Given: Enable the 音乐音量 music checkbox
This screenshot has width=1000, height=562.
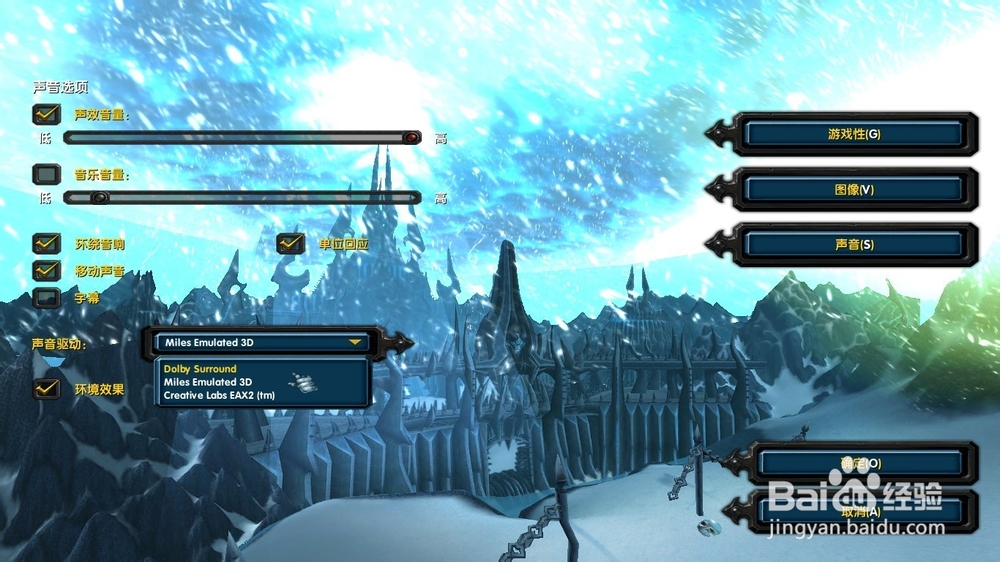Looking at the screenshot, I should point(47,175).
